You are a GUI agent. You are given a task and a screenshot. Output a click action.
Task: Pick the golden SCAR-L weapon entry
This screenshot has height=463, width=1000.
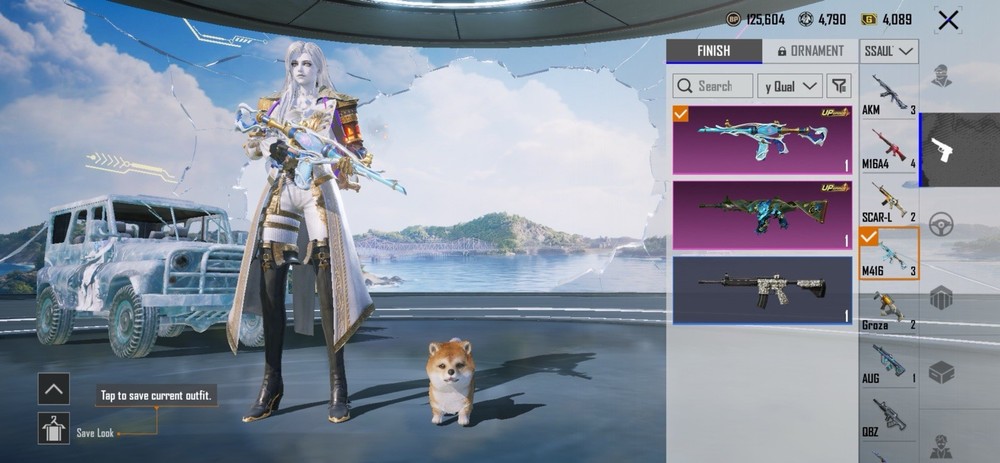point(888,200)
